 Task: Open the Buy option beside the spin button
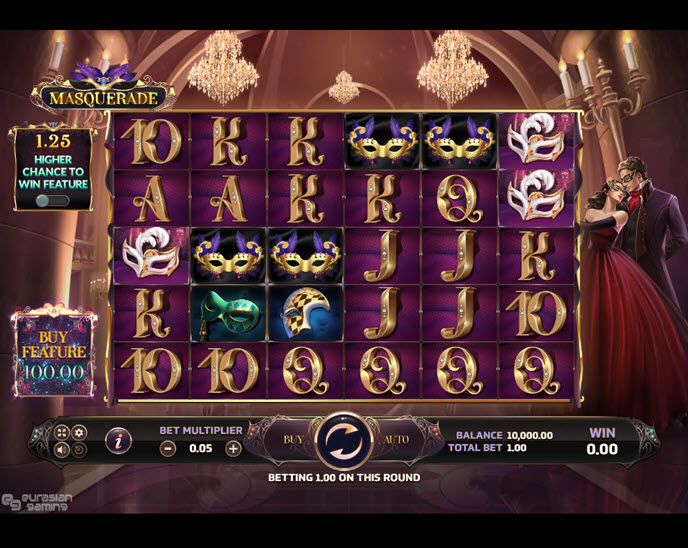point(292,440)
